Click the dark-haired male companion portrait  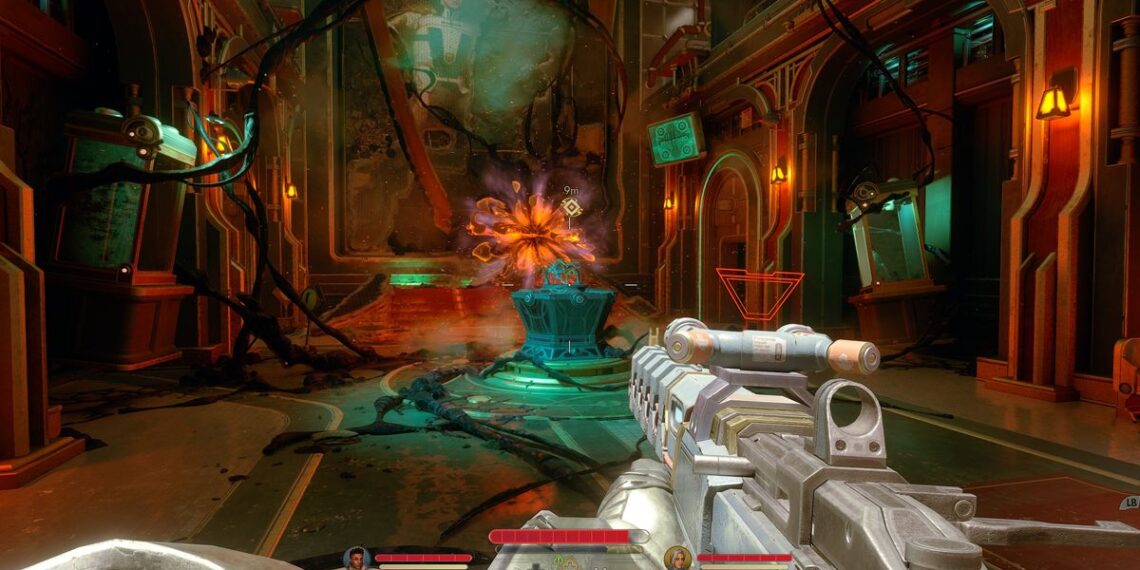(x=356, y=558)
